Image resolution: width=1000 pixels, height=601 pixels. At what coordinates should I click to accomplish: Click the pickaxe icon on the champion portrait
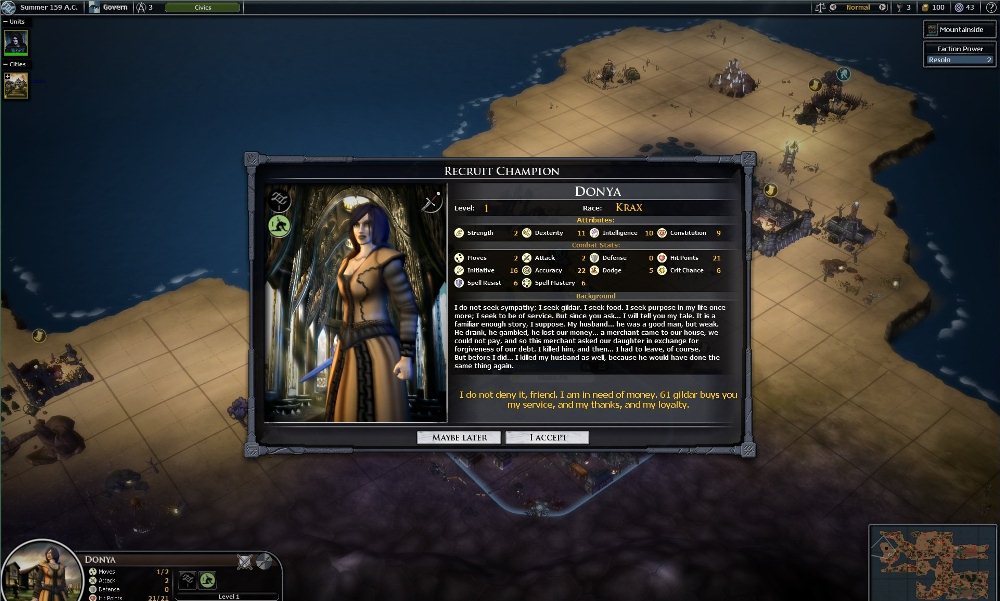click(433, 201)
